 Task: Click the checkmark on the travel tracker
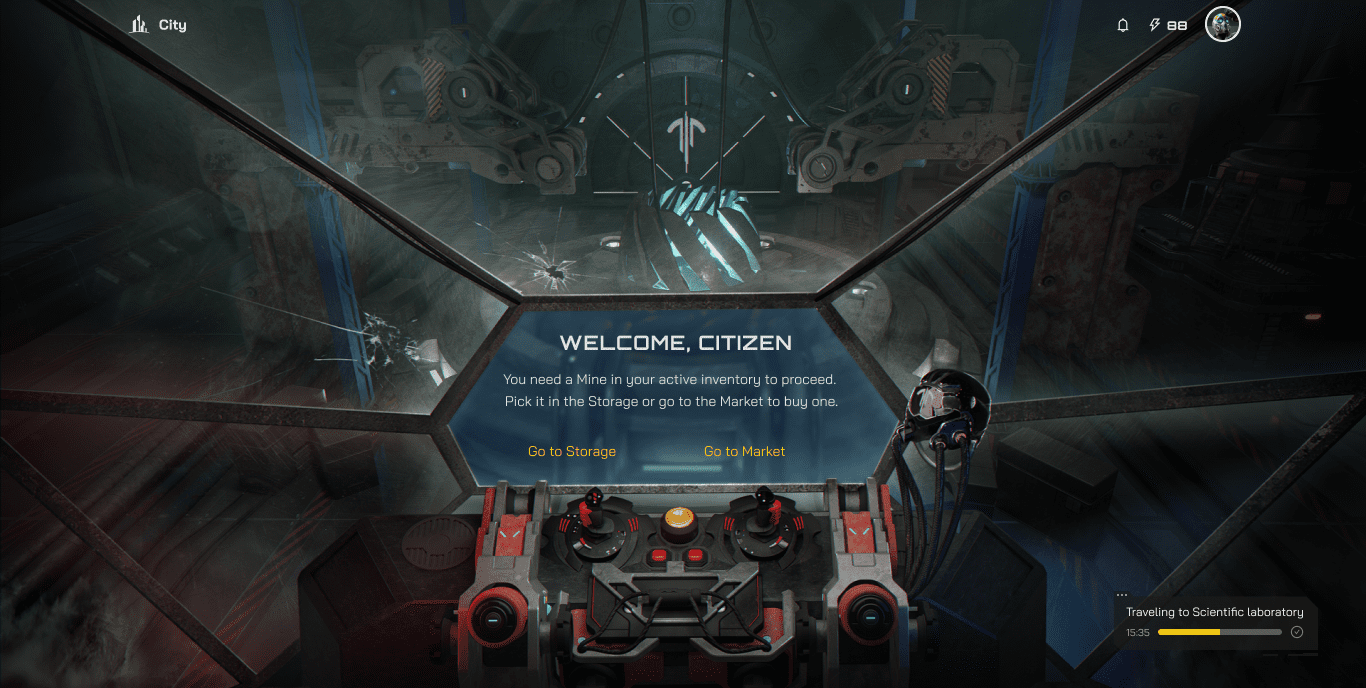tap(1297, 632)
